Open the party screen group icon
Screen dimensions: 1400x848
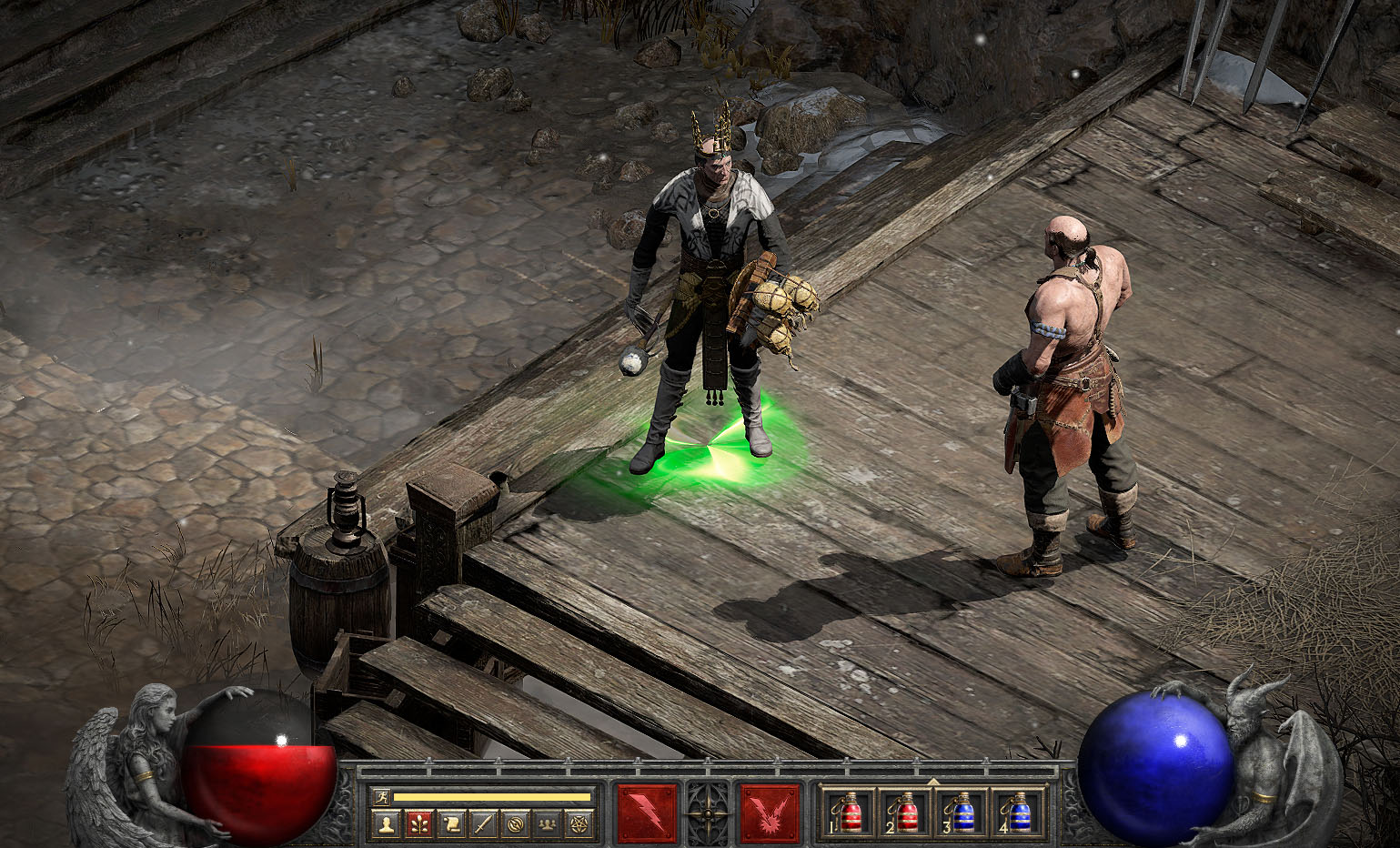click(x=547, y=825)
